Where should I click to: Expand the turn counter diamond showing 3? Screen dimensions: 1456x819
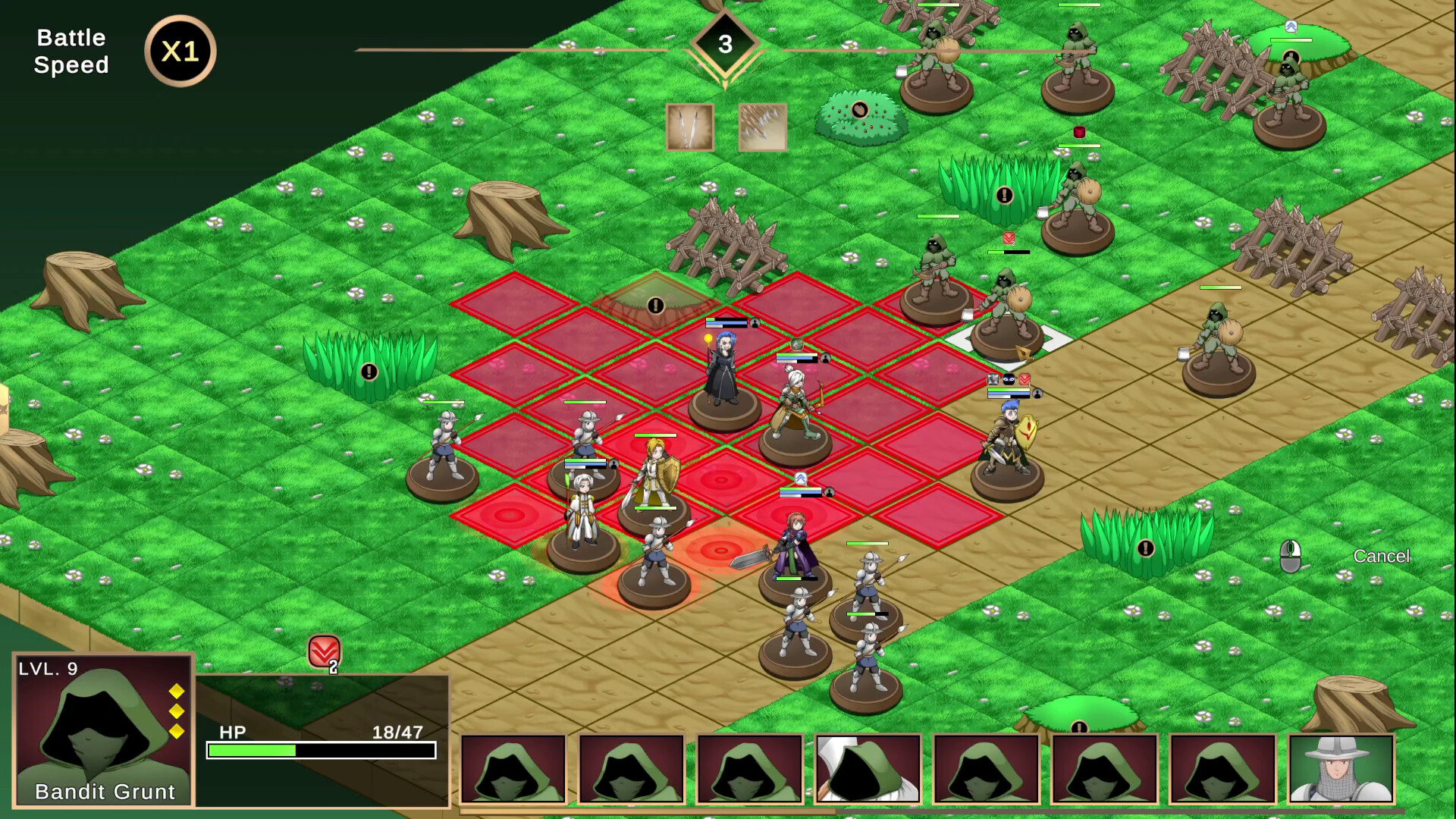(726, 42)
